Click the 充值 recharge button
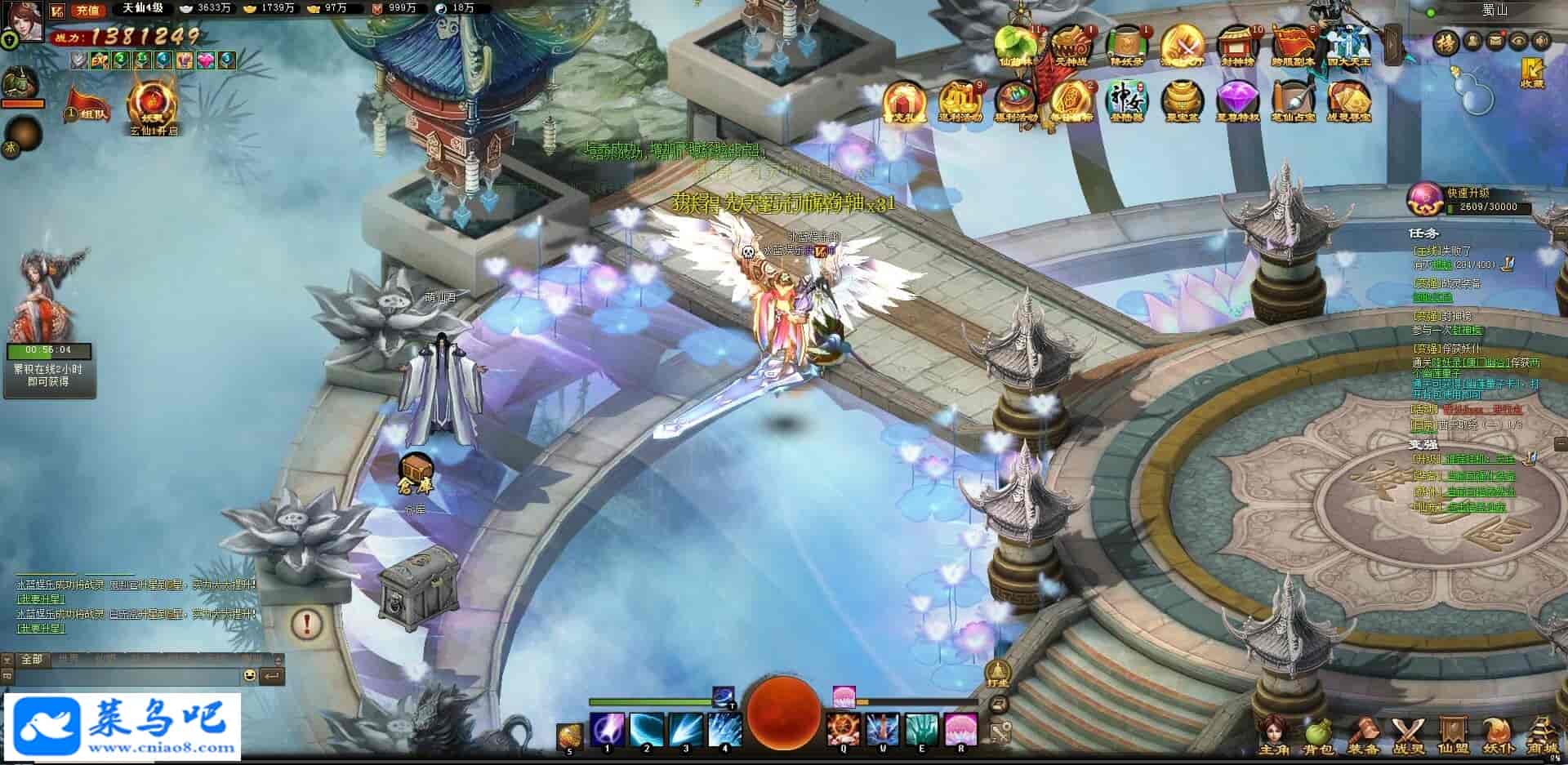 point(87,11)
